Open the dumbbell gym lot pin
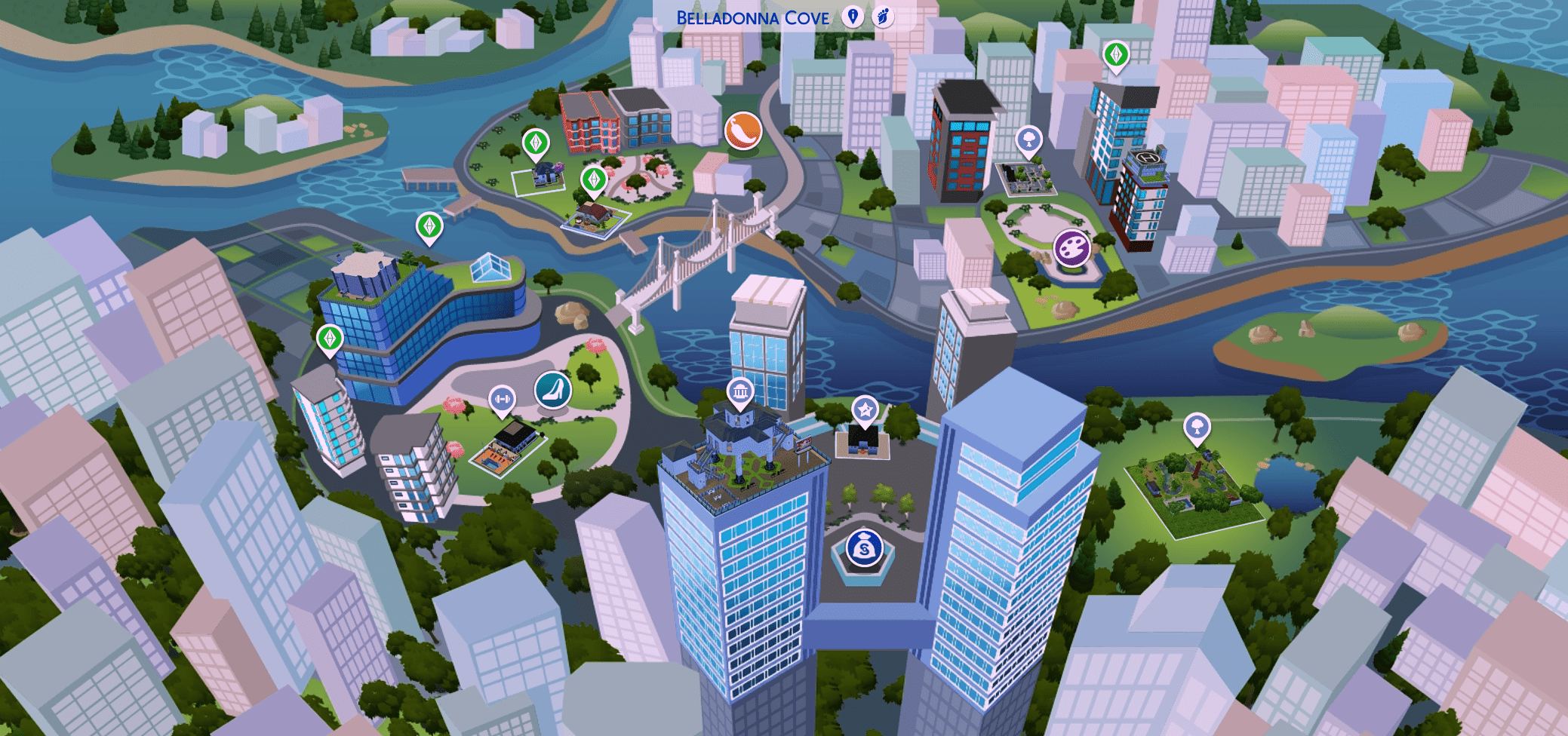The width and height of the screenshot is (1568, 736). pyautogui.click(x=502, y=399)
